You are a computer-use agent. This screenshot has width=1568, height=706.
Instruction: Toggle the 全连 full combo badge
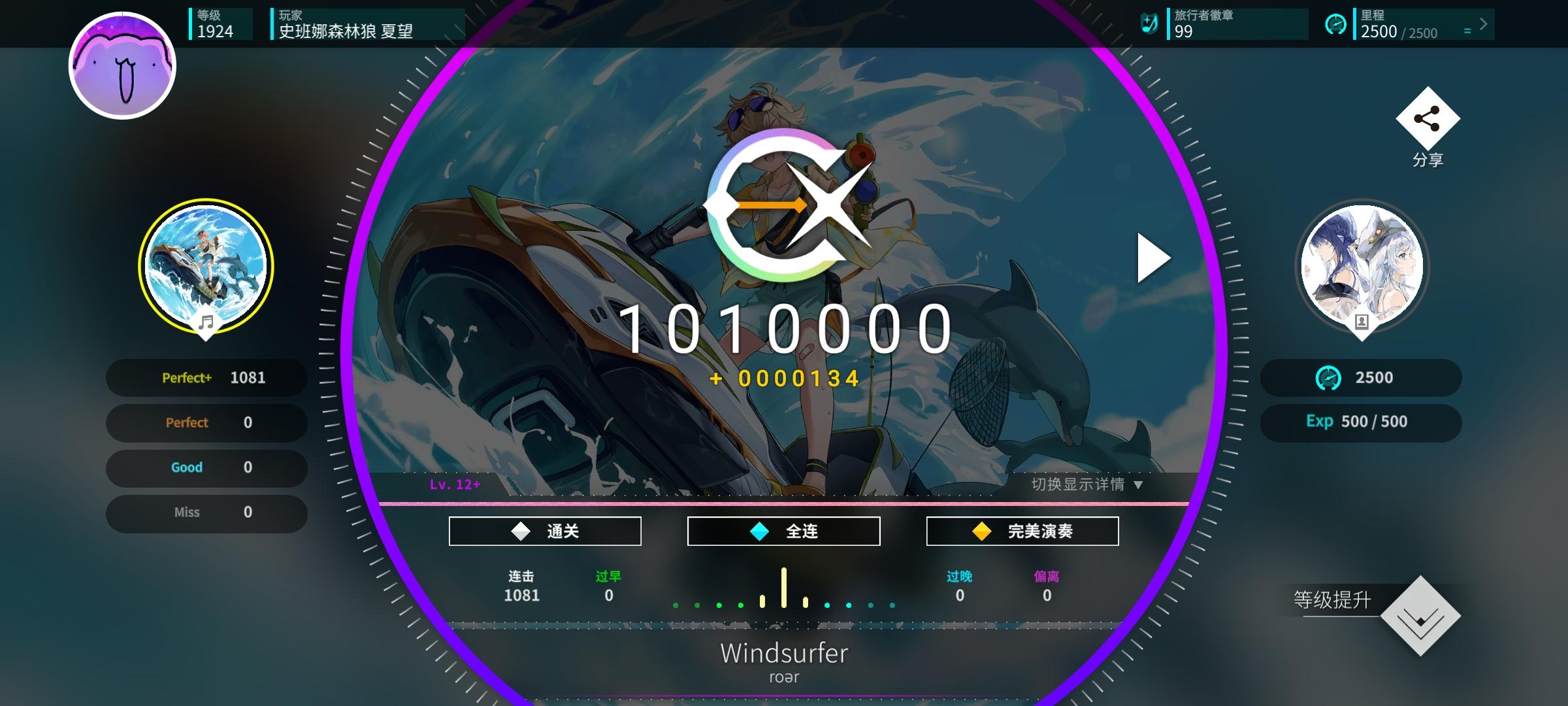pos(783,530)
